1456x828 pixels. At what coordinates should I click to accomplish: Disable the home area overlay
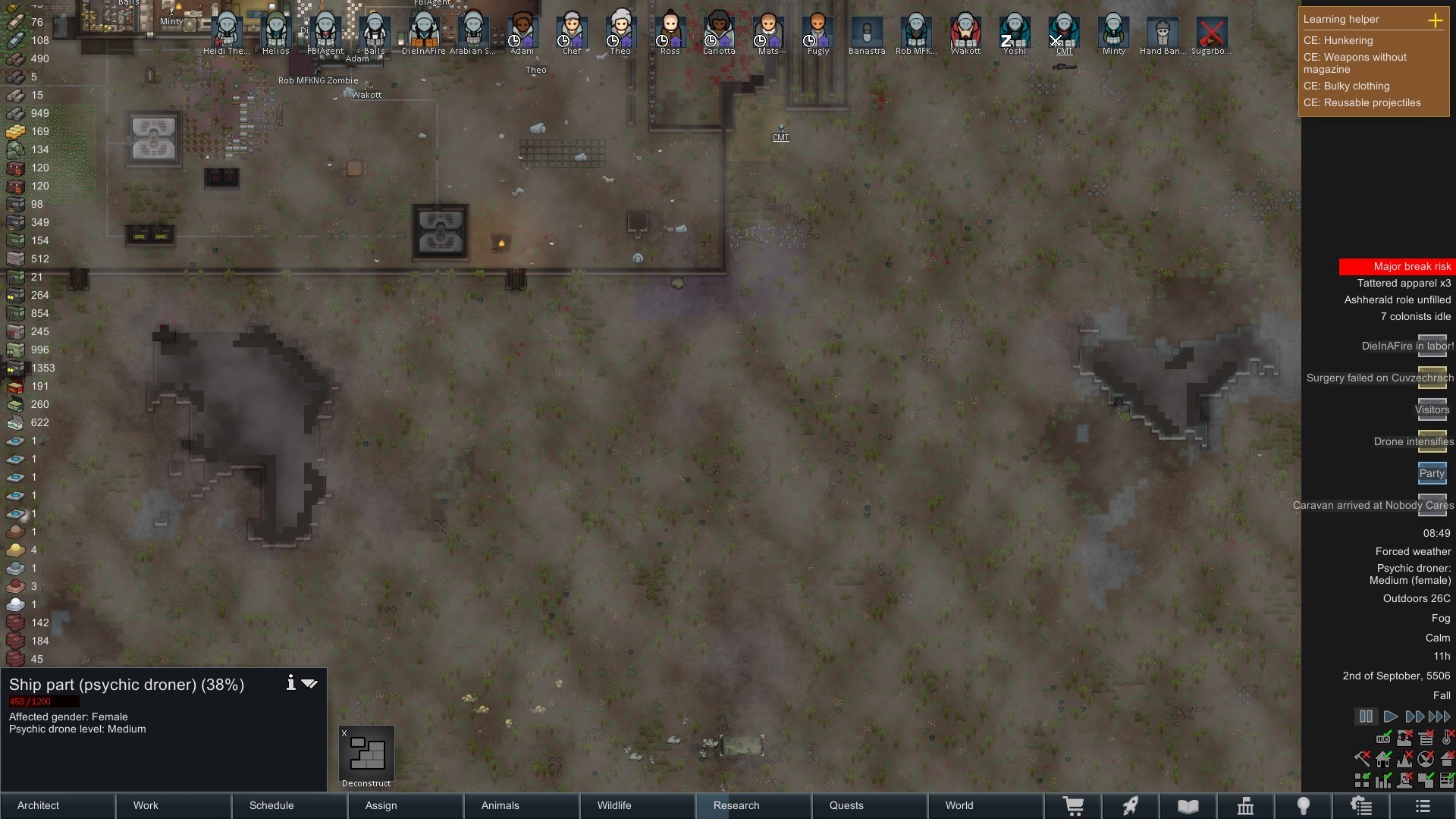click(1382, 759)
